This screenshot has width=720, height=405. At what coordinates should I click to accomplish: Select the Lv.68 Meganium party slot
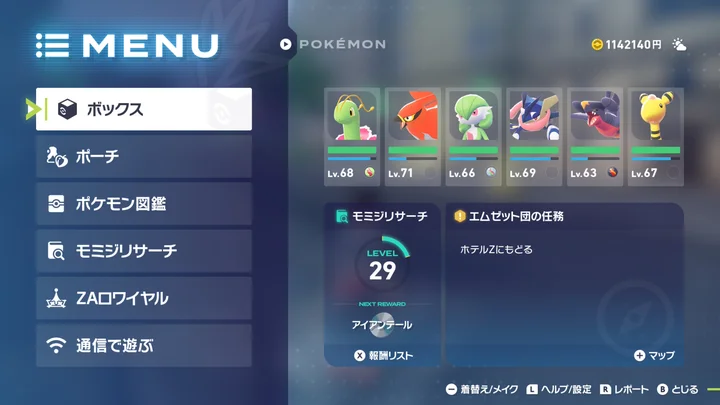(x=351, y=135)
